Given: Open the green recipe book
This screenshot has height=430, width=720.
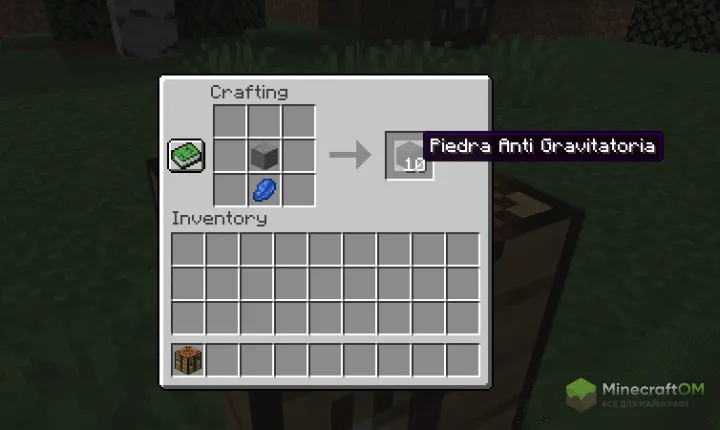Looking at the screenshot, I should (186, 155).
